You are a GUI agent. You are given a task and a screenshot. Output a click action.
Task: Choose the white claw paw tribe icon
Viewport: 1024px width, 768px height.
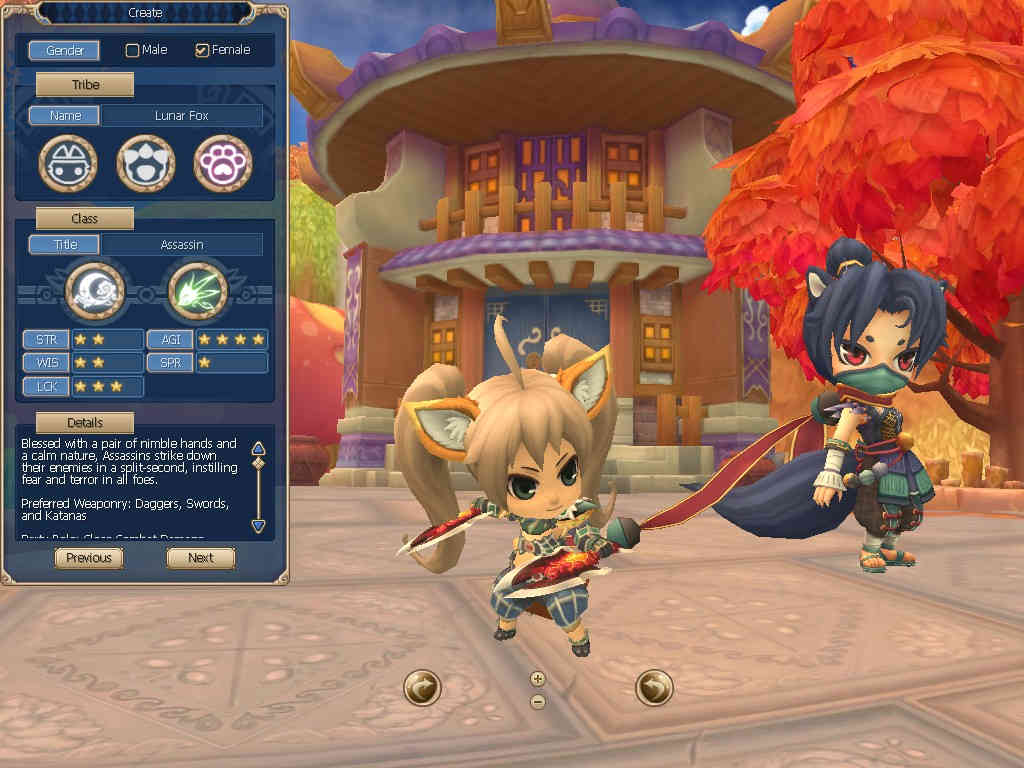[146, 163]
